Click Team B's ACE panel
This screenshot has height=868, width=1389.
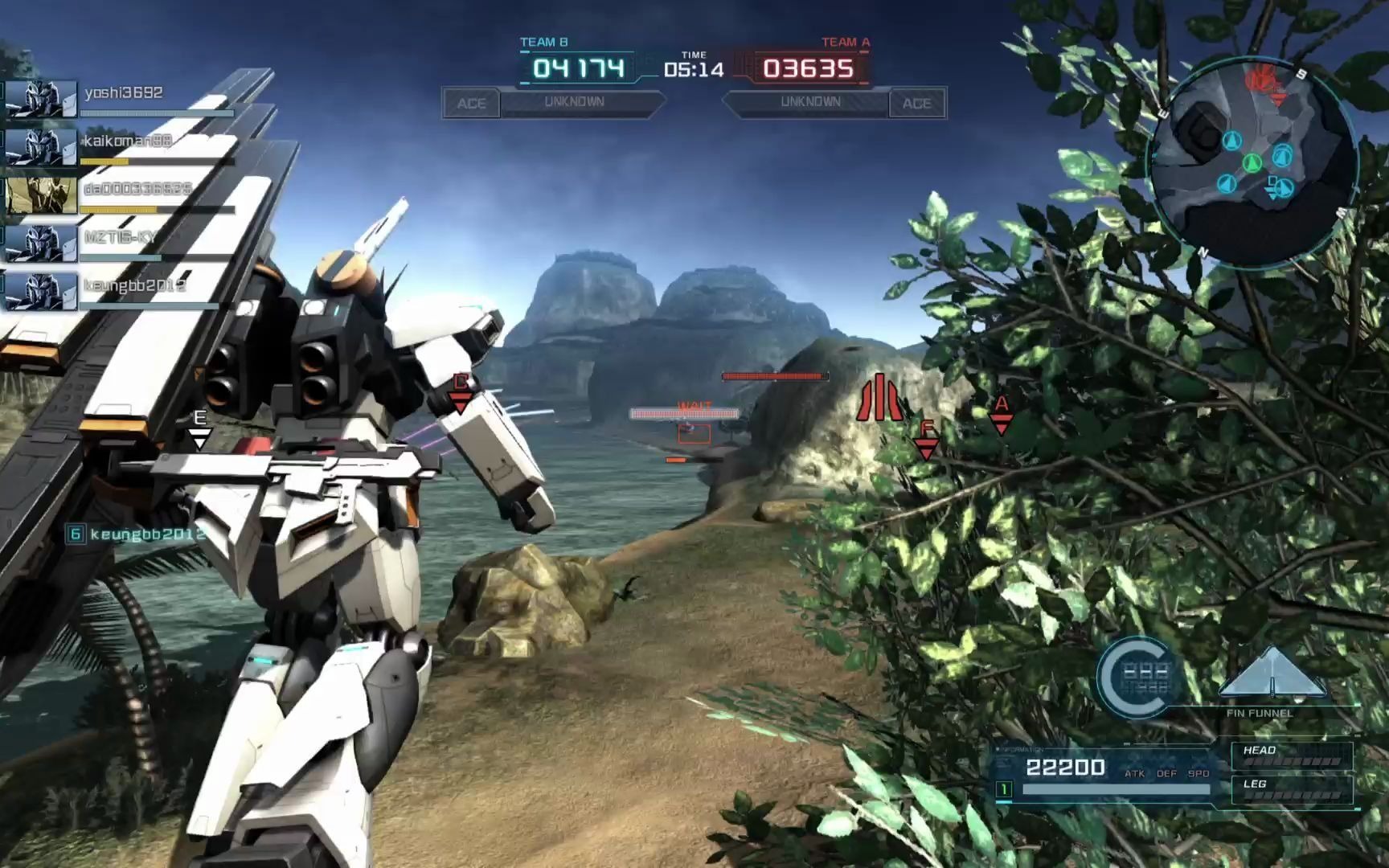coord(471,104)
